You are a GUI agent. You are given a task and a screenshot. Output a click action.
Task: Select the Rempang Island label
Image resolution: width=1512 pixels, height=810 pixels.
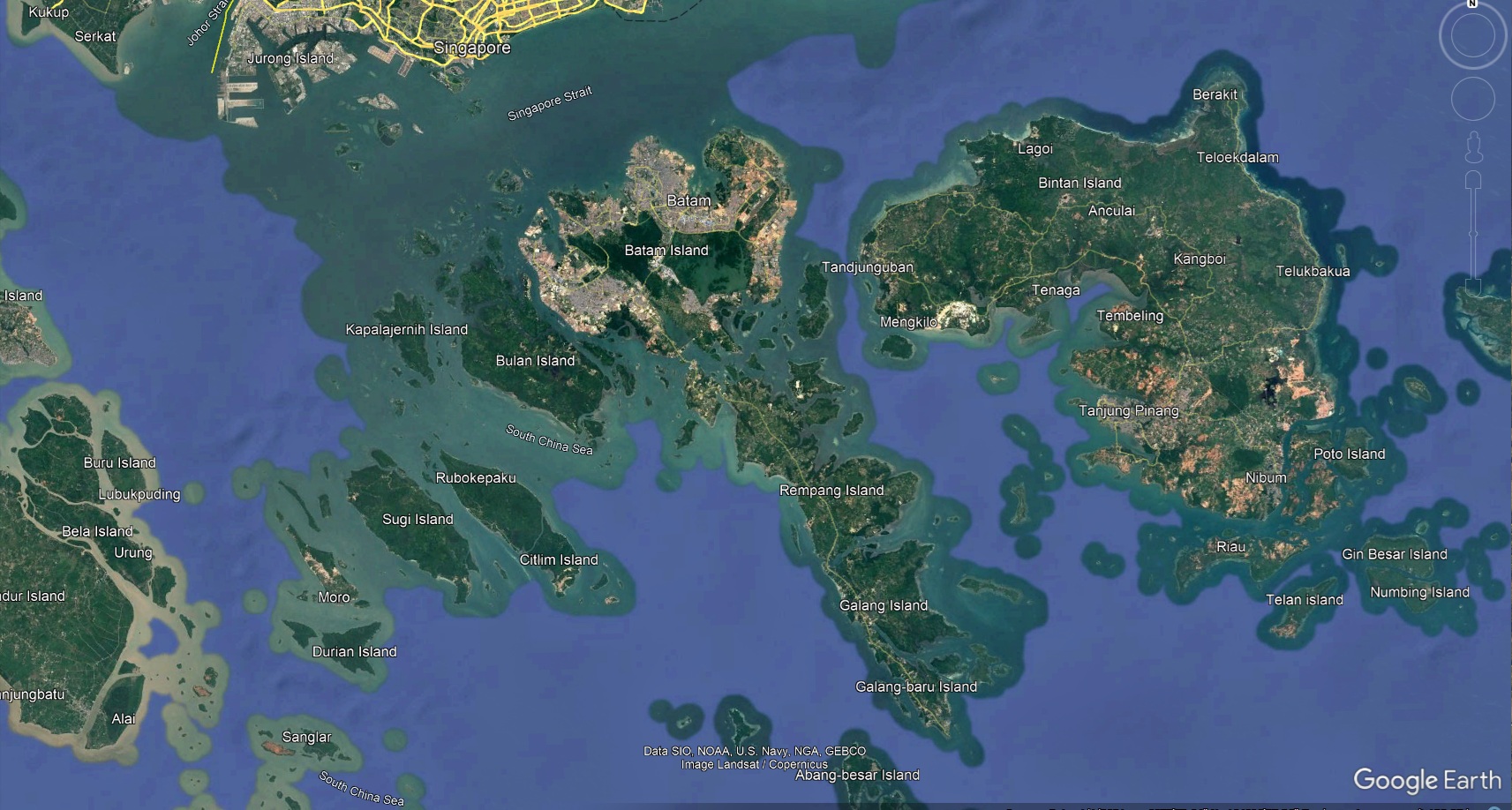click(831, 490)
